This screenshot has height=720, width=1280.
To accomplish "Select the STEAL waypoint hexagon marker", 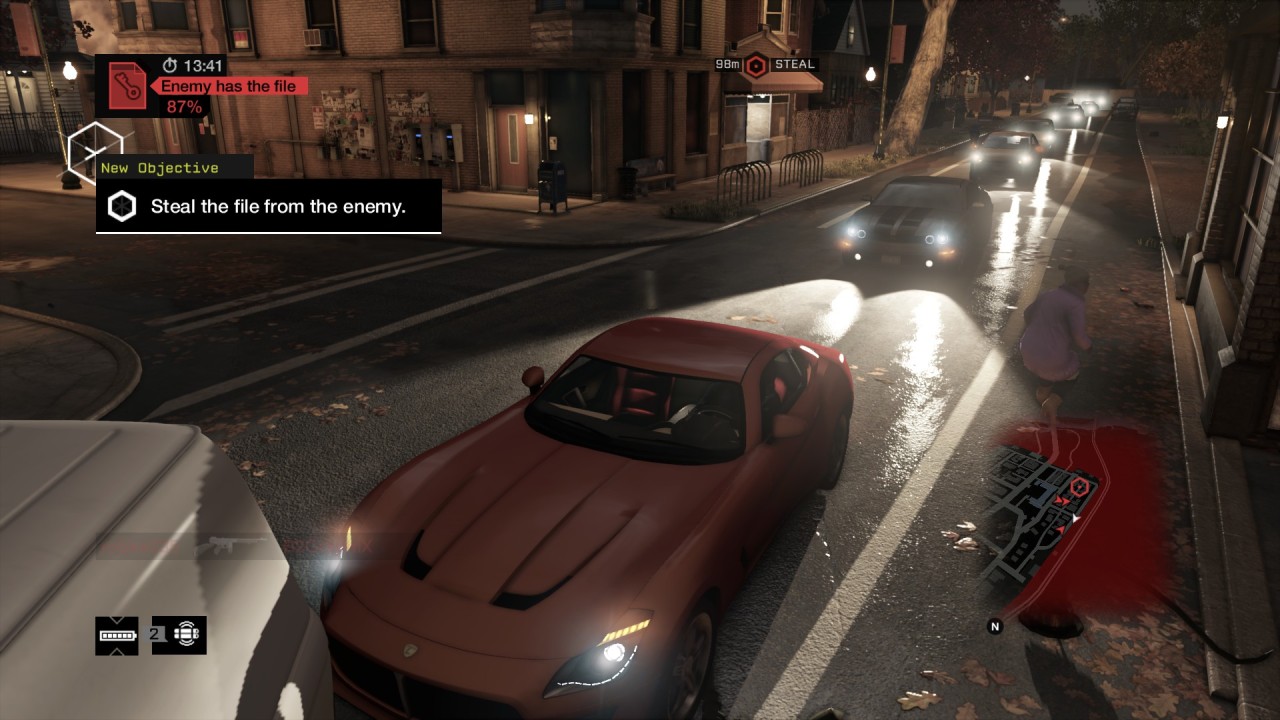I will click(x=756, y=65).
